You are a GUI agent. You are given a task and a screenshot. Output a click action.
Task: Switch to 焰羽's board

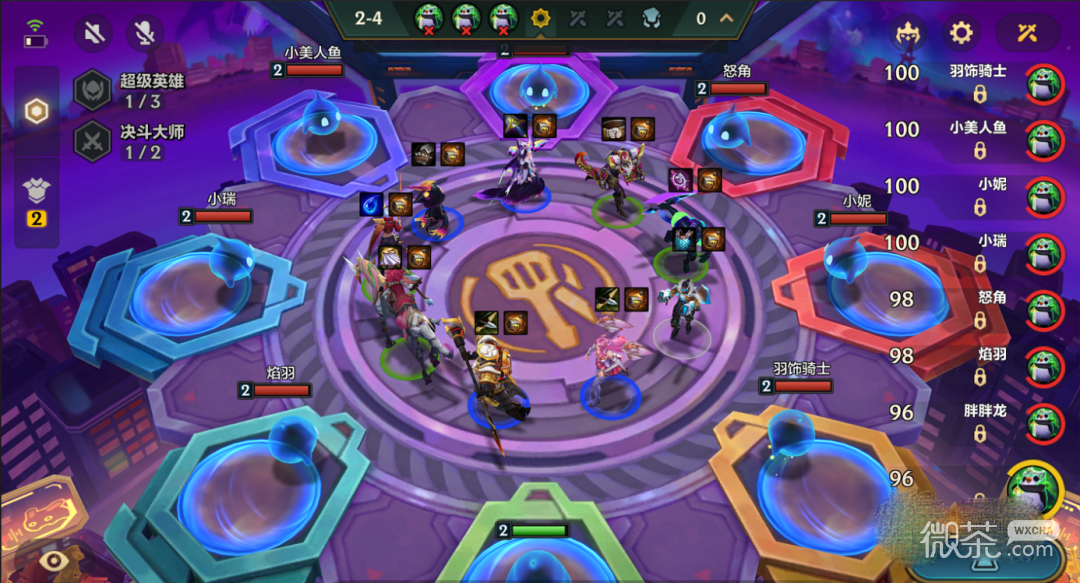tap(1045, 366)
